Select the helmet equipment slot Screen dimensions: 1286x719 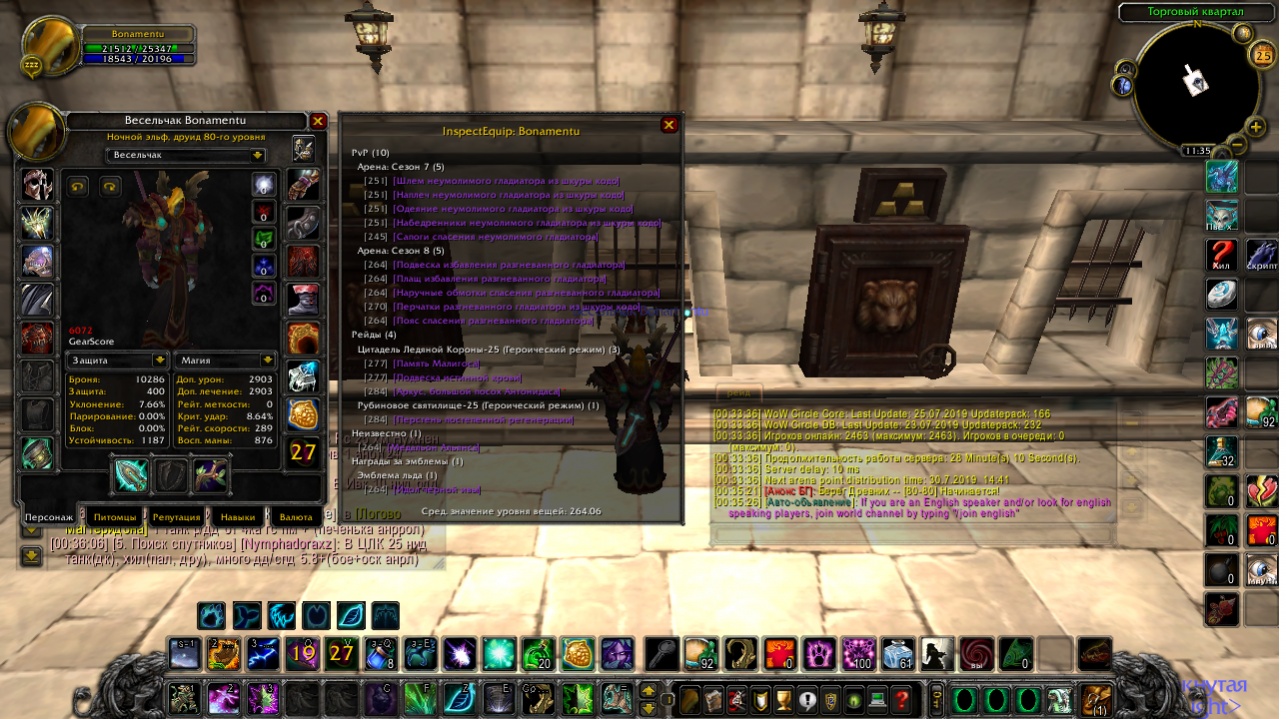click(x=39, y=184)
